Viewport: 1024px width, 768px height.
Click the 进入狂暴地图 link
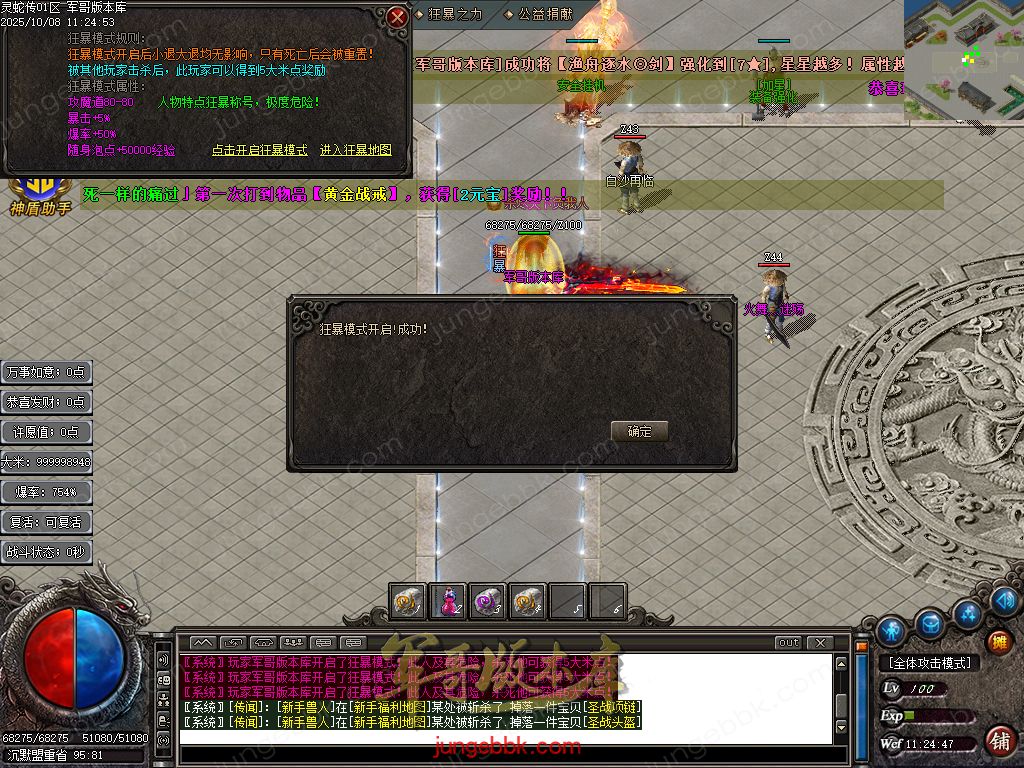click(355, 150)
